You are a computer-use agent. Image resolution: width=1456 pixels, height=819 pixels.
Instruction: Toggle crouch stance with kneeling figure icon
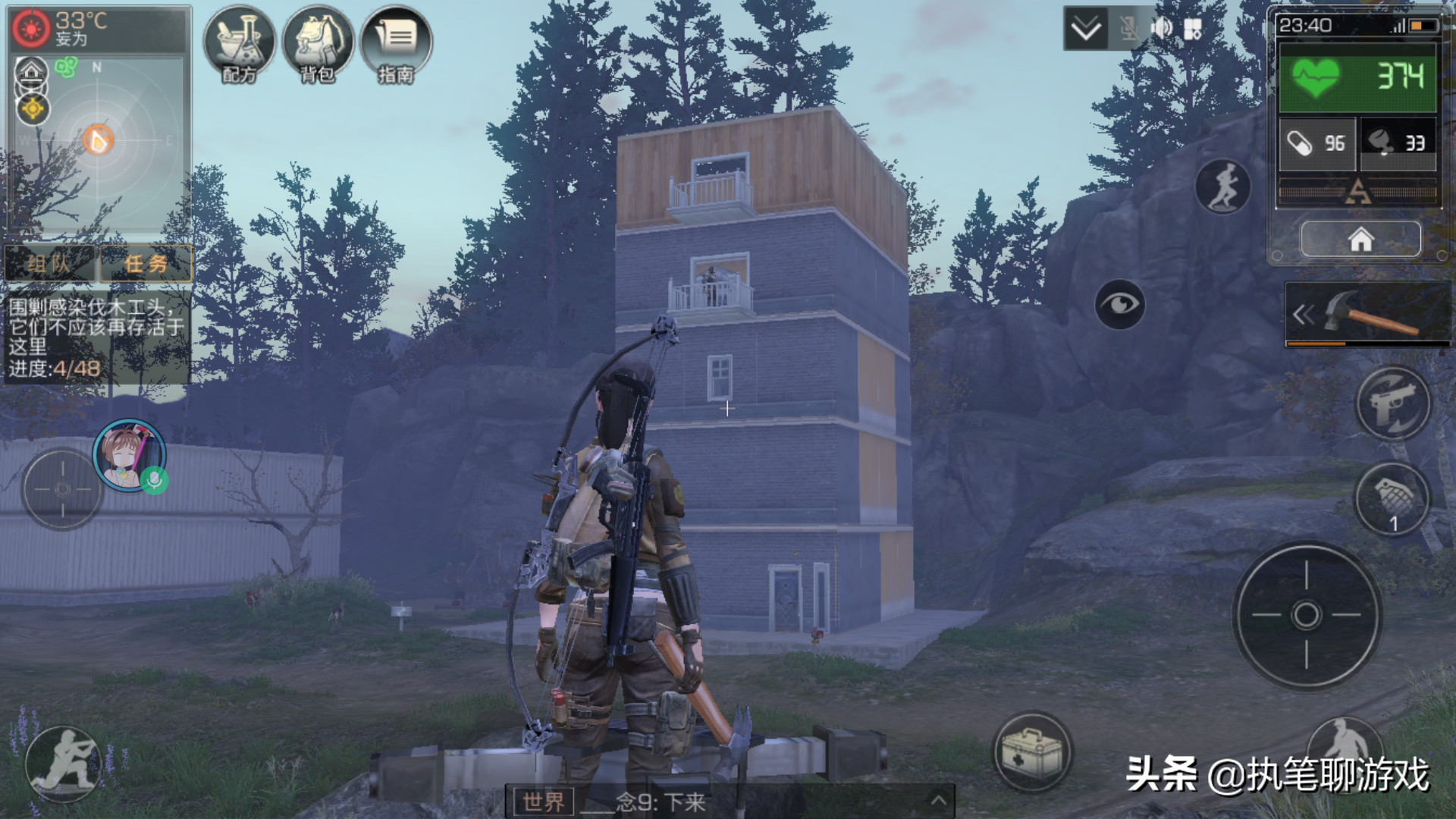coord(64,762)
